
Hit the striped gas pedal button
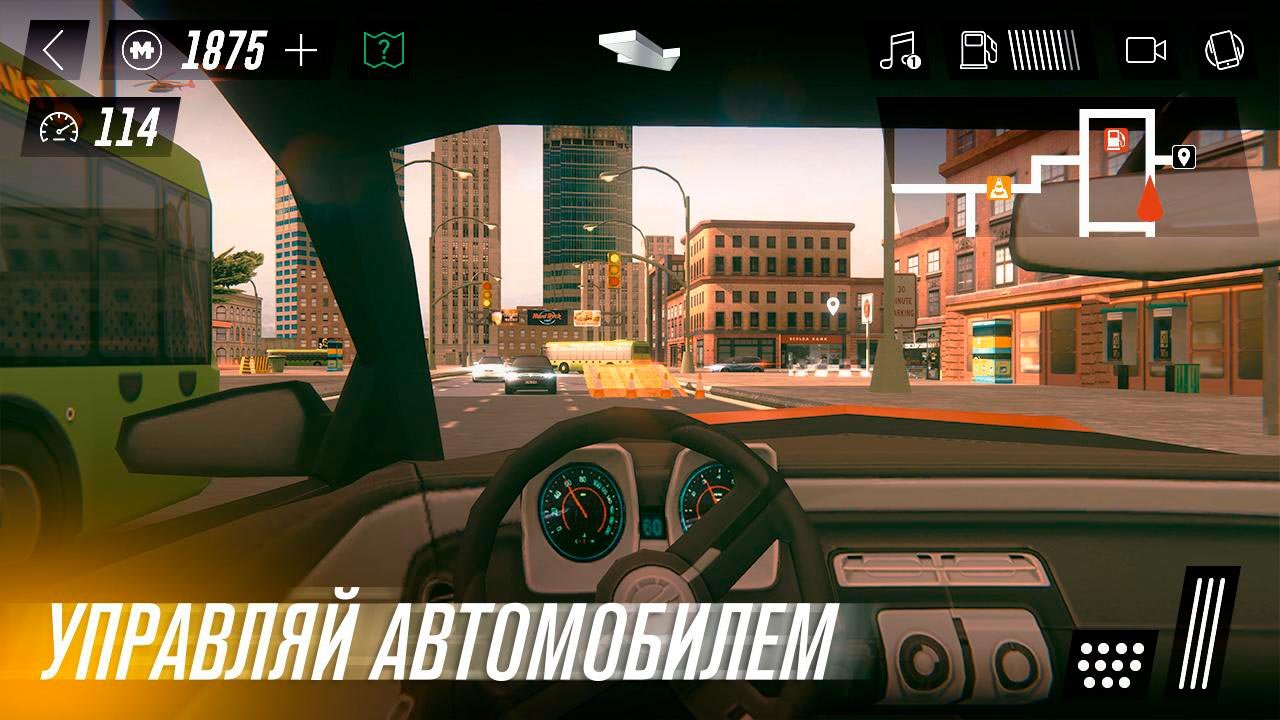pyautogui.click(x=1202, y=632)
